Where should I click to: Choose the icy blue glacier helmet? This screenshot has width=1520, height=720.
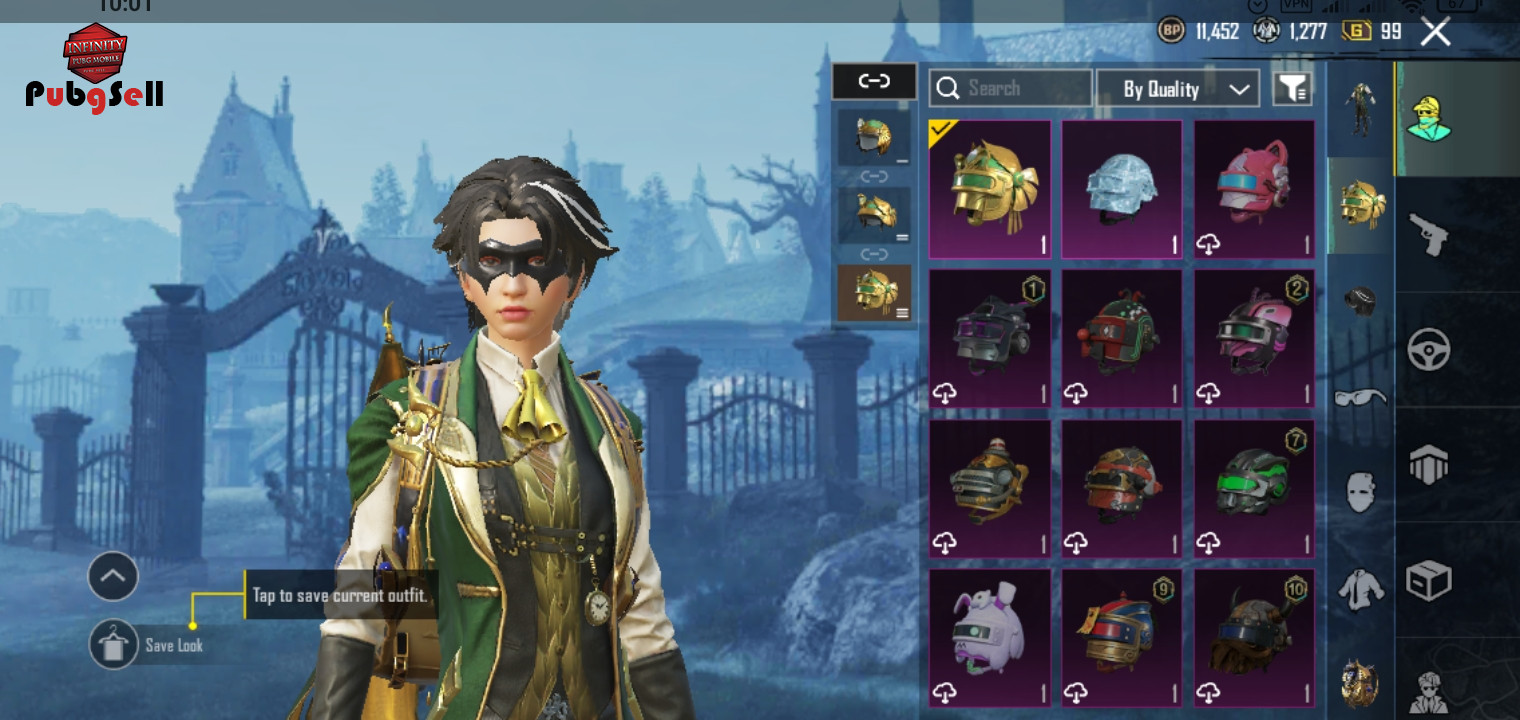tap(1121, 189)
